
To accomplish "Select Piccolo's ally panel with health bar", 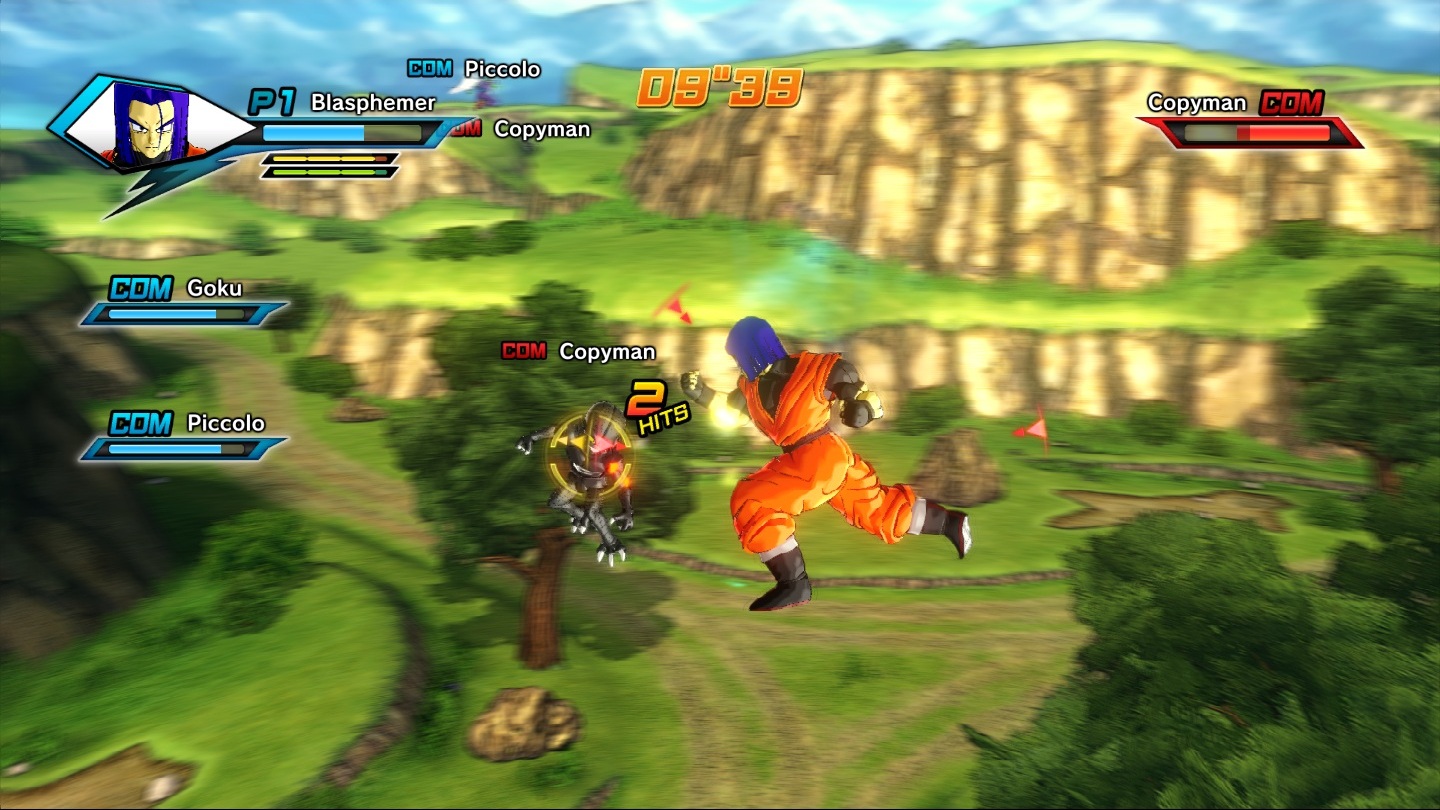I will pos(183,437).
